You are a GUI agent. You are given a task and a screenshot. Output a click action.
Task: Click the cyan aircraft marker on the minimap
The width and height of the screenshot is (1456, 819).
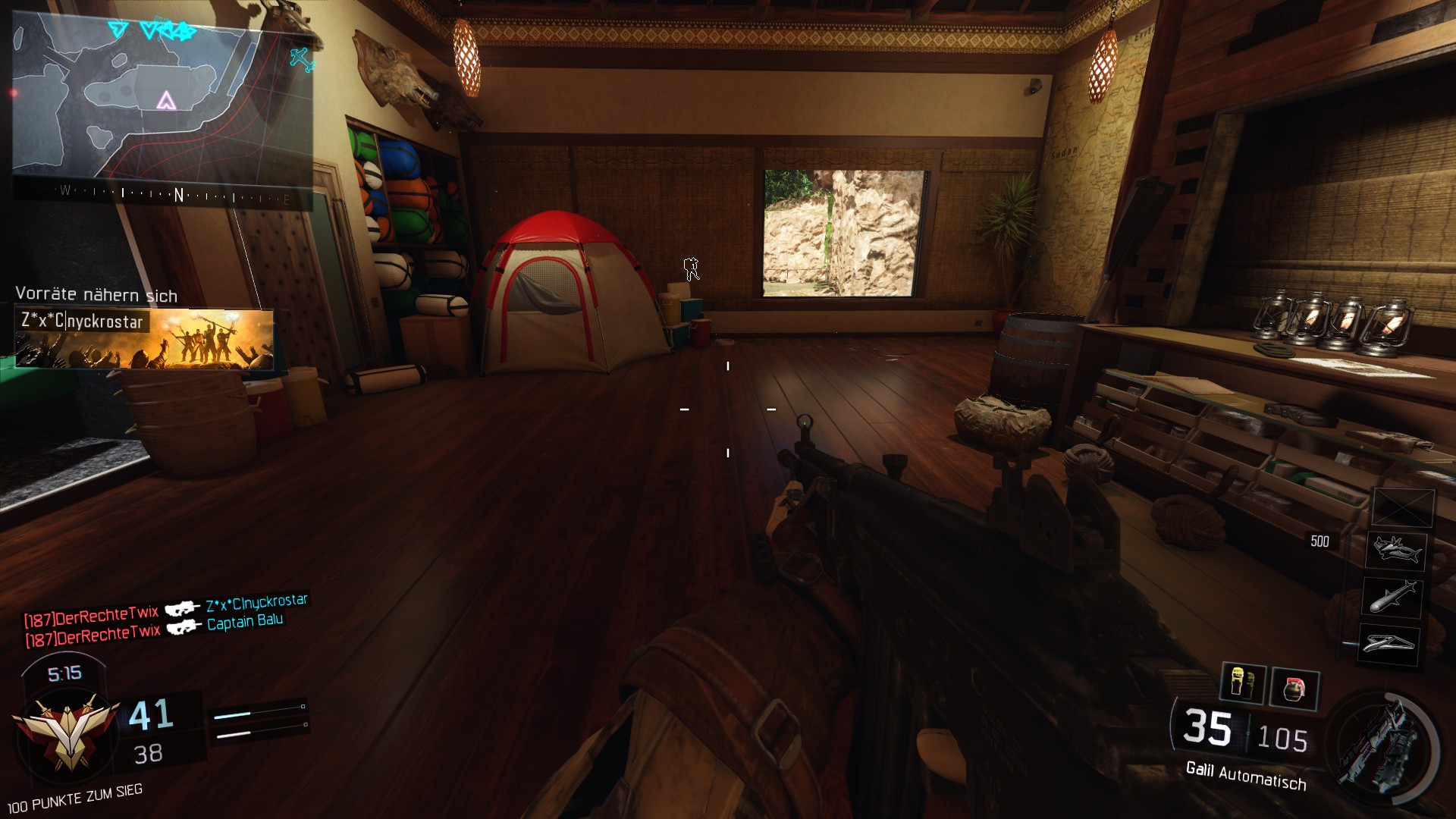302,59
